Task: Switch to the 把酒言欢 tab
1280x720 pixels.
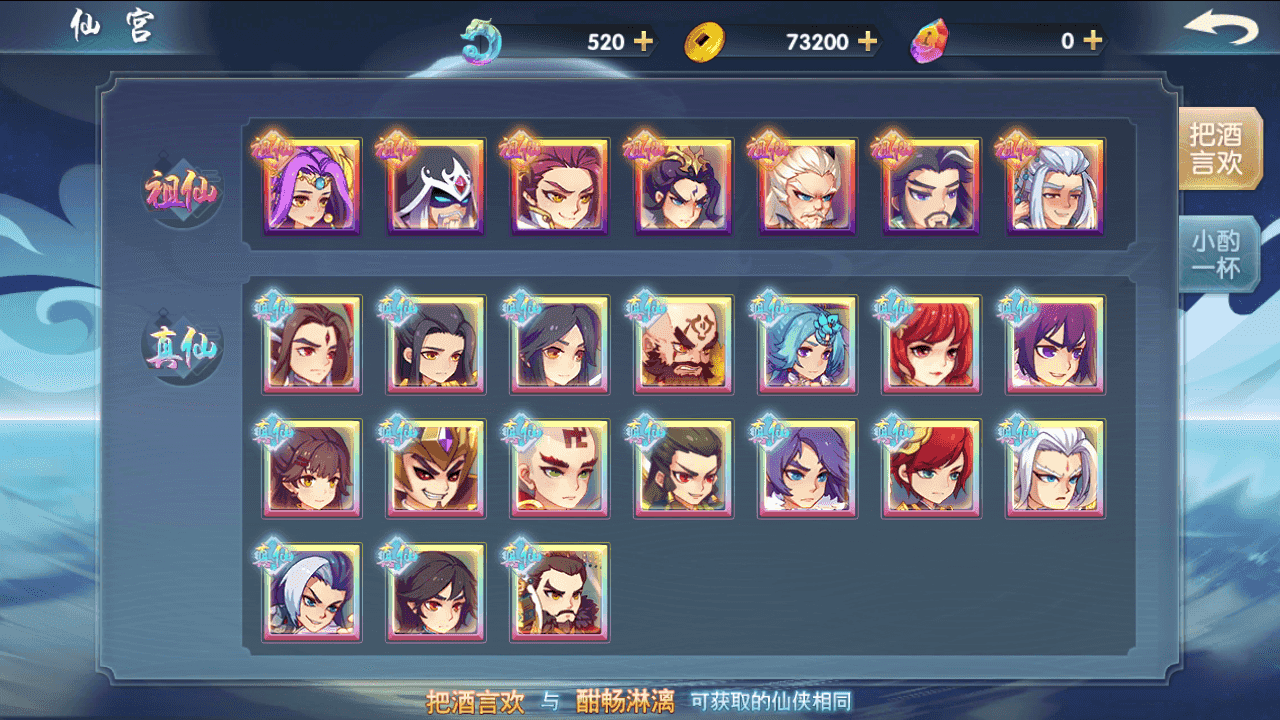Action: (x=1216, y=150)
